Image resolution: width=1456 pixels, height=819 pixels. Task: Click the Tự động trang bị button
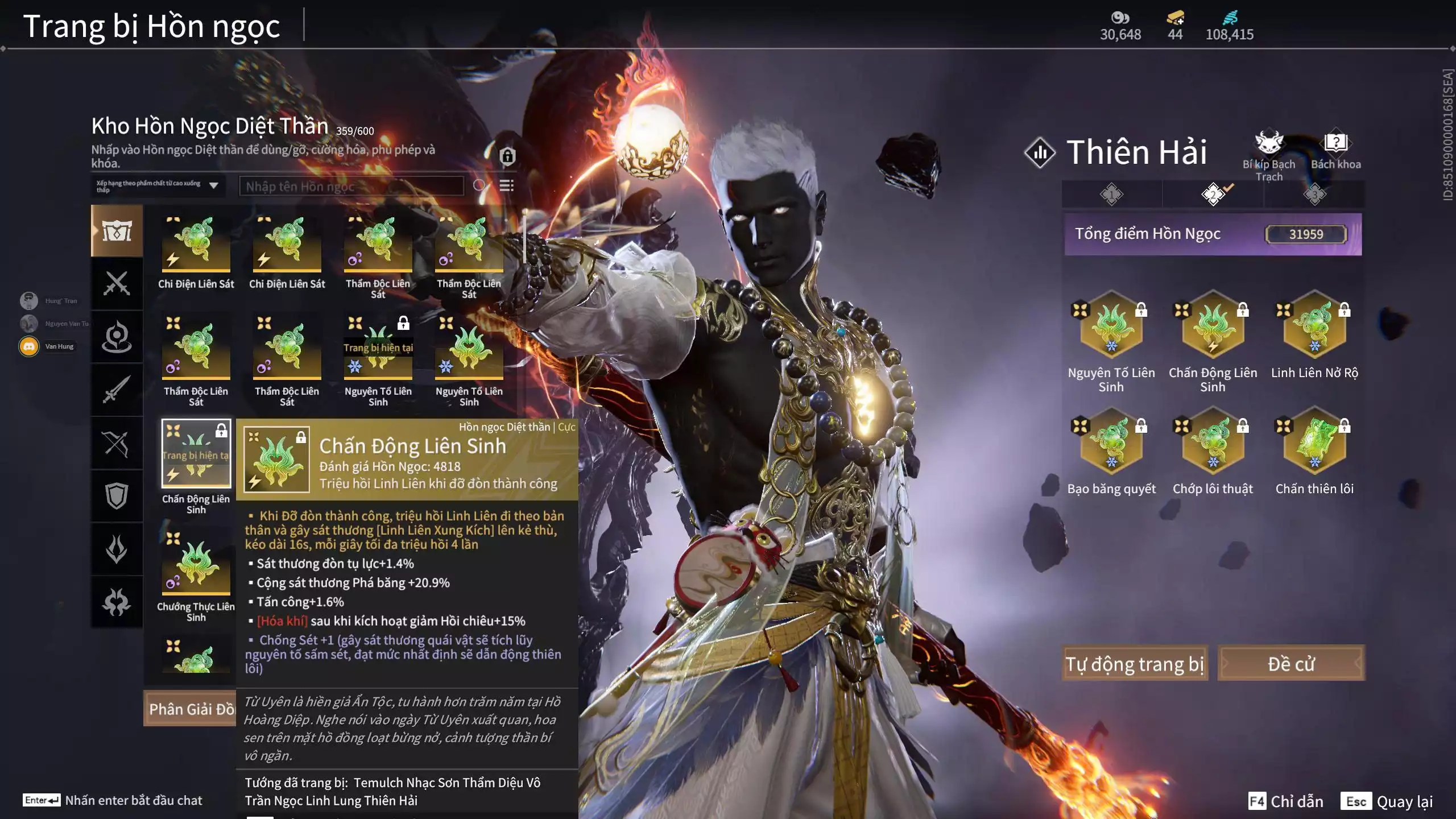pyautogui.click(x=1134, y=664)
